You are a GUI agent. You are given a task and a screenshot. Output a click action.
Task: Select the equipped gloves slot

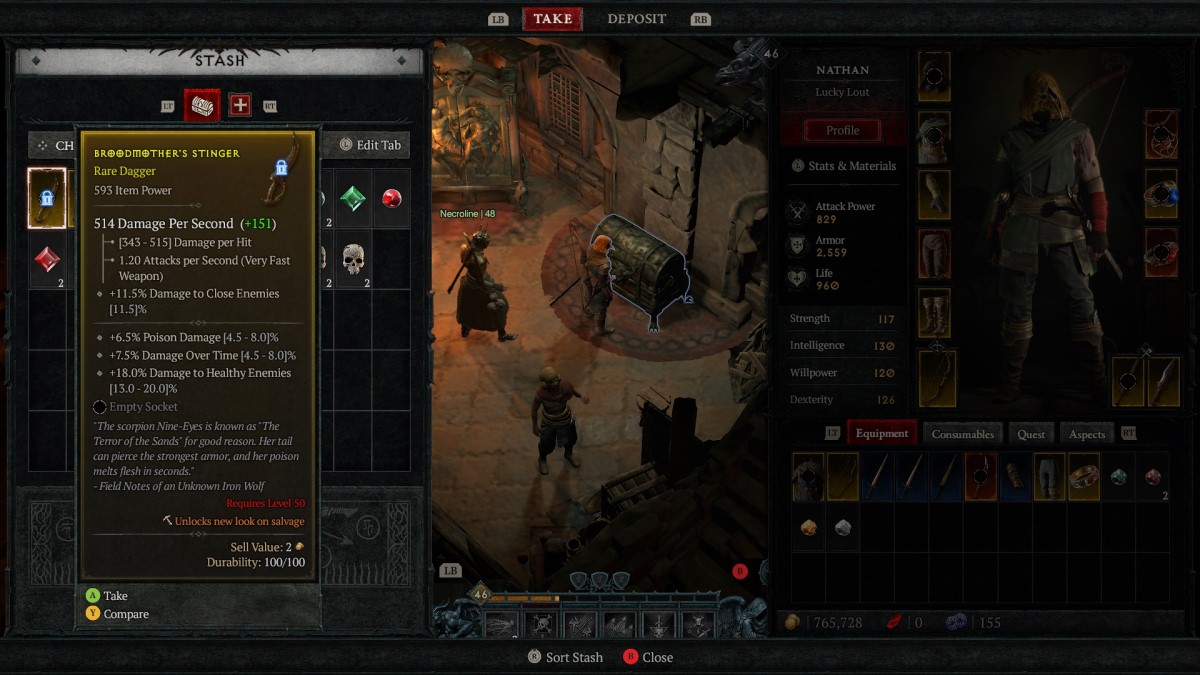click(934, 195)
